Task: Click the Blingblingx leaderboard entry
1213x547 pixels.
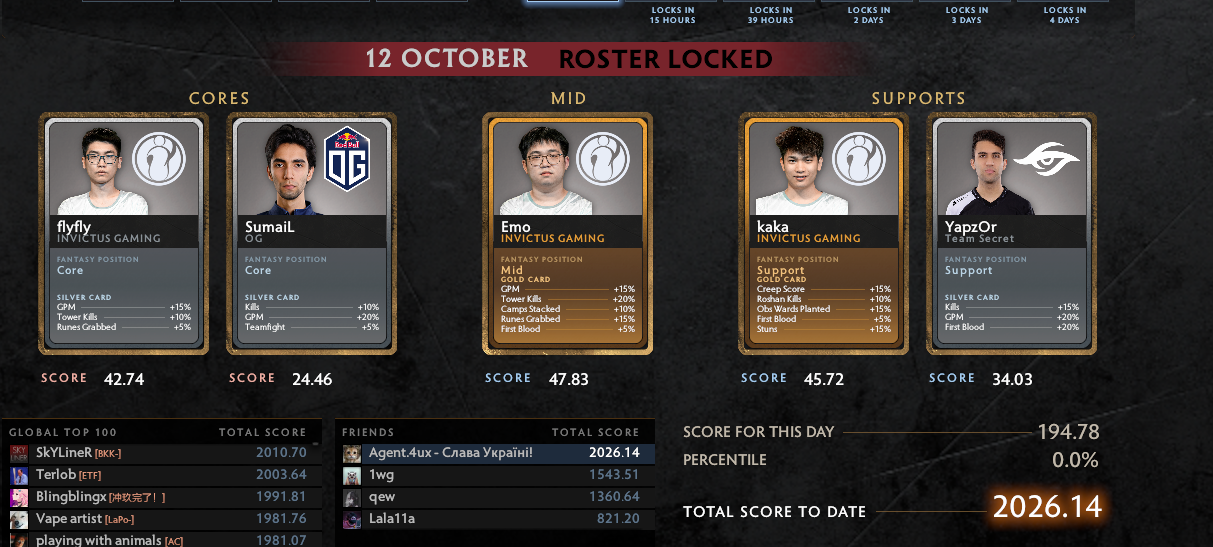Action: (160, 497)
